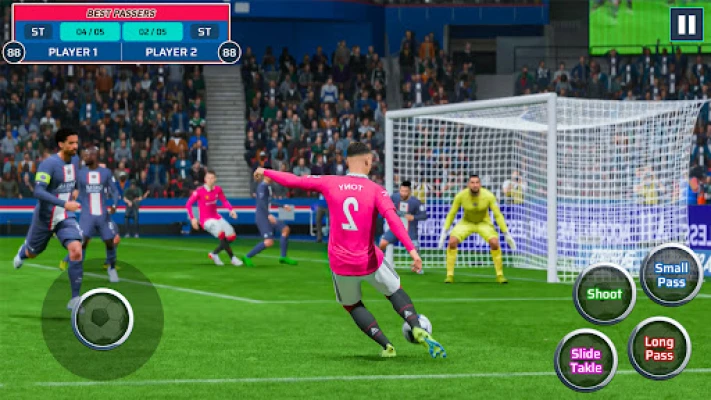Click the soccer ball joystick knob

click(x=103, y=319)
